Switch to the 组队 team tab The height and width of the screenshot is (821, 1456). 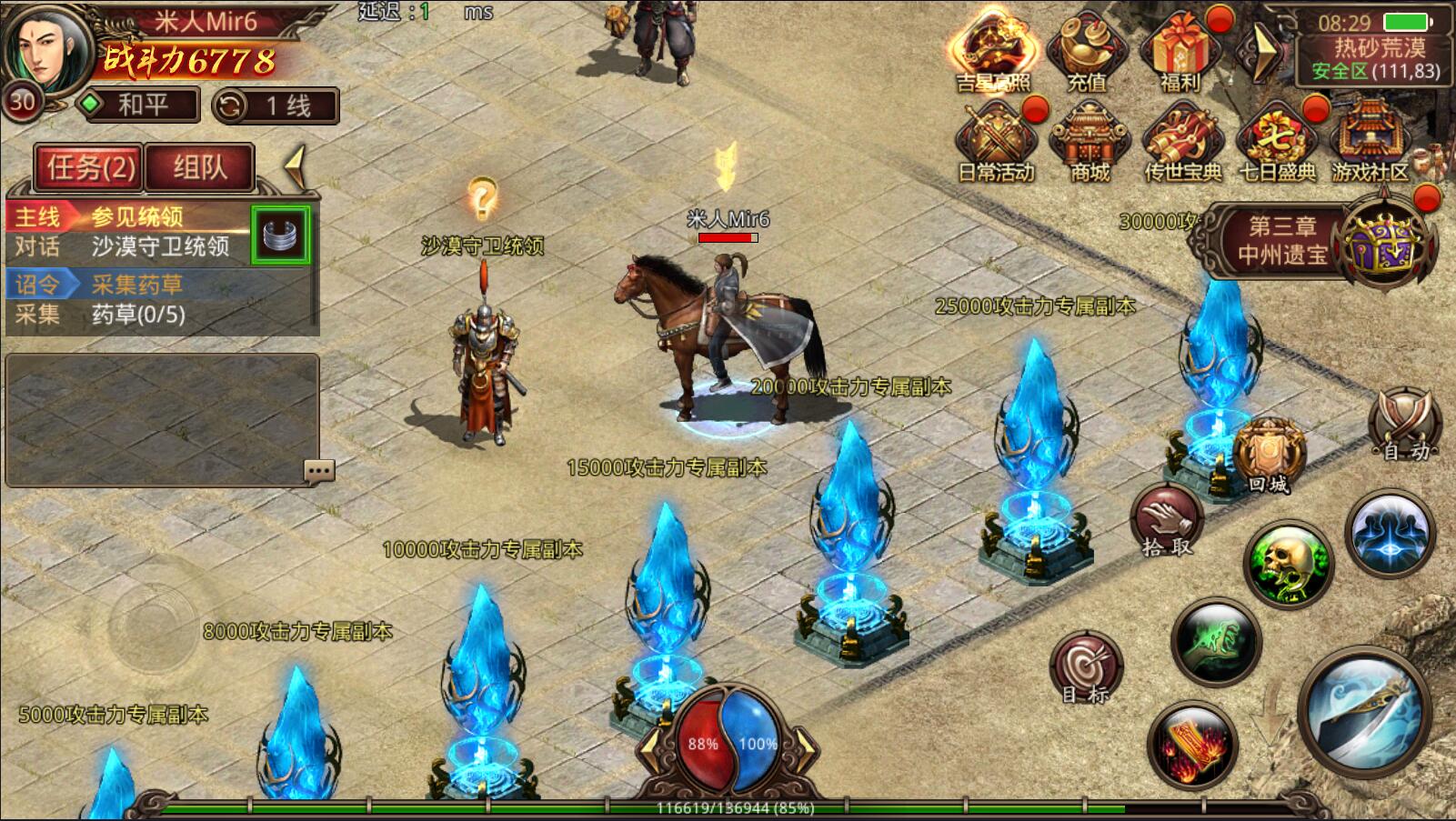pyautogui.click(x=199, y=168)
